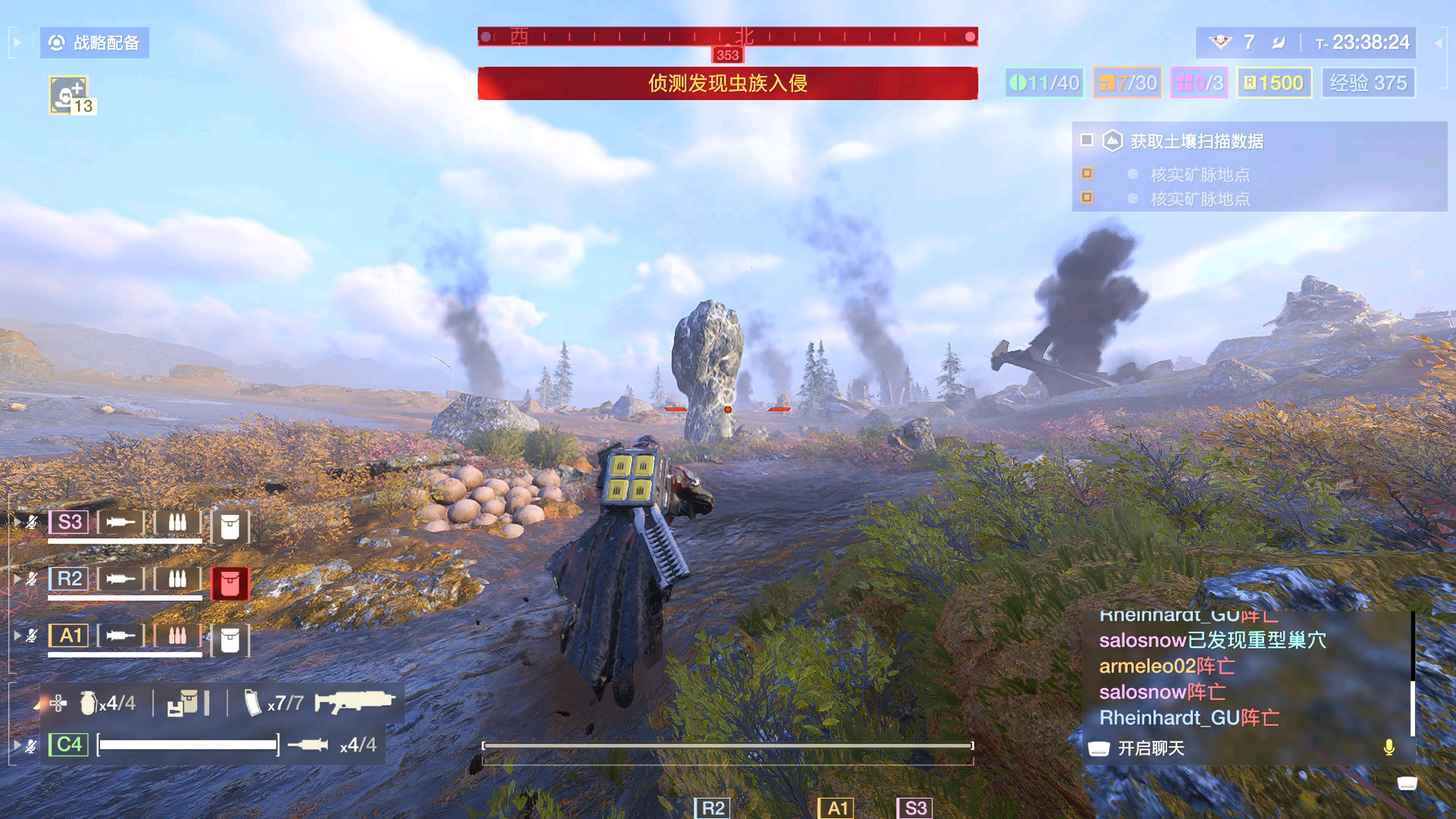Click the stim syringe x4/4 icon

pyautogui.click(x=308, y=744)
